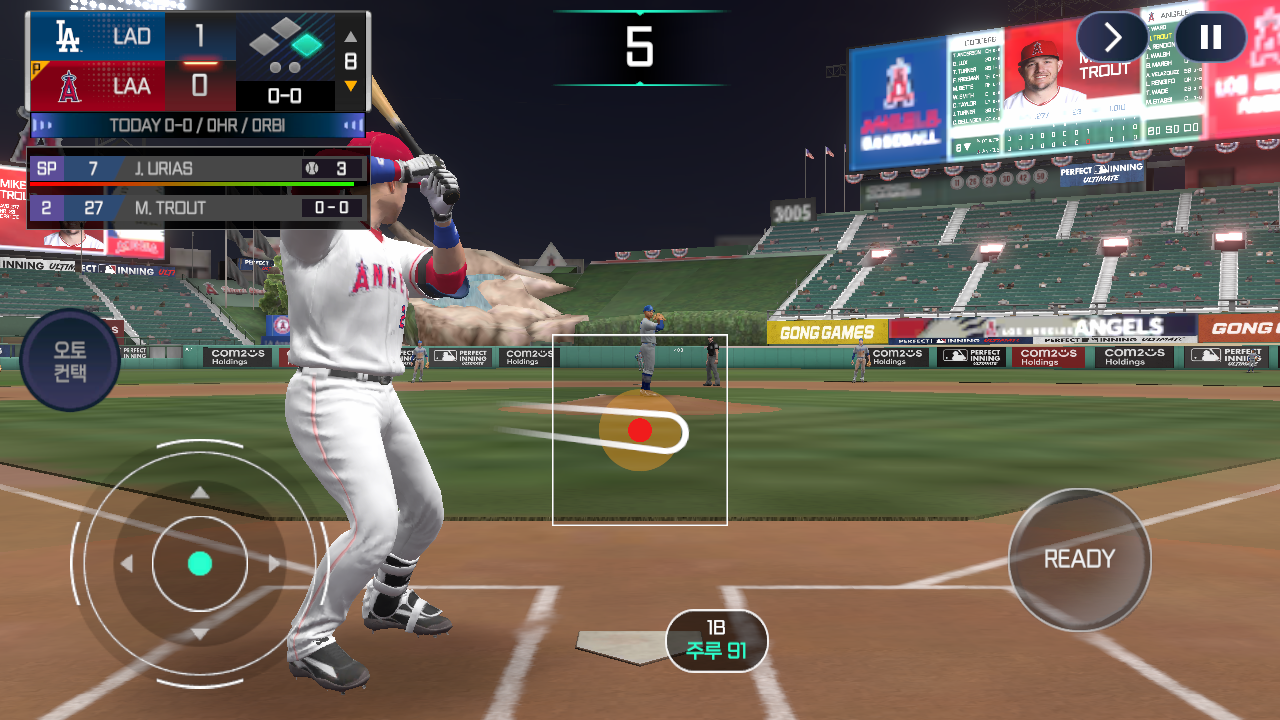The width and height of the screenshot is (1280, 720).
Task: Open batter M. Trout's info row
Action: [x=198, y=208]
